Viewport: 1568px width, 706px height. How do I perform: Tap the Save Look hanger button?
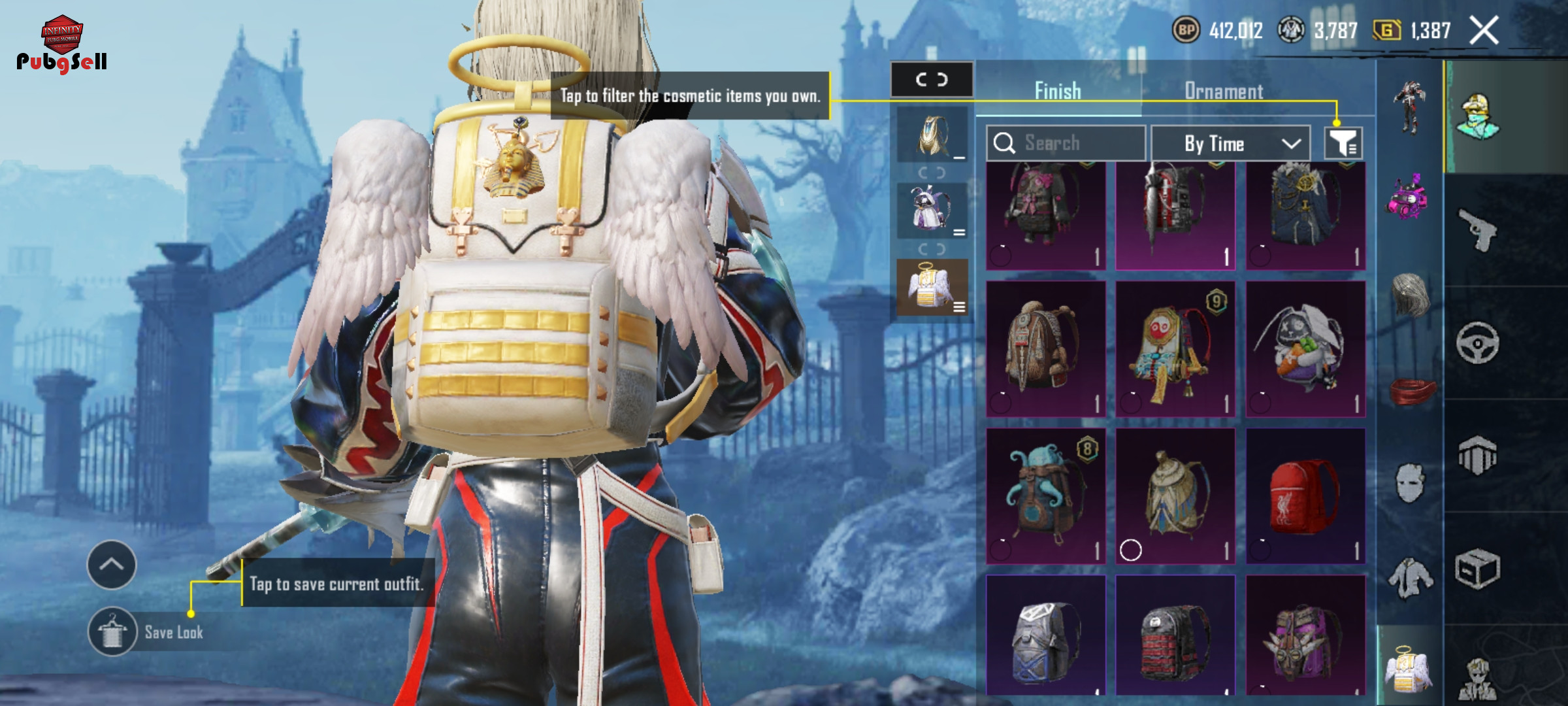click(112, 631)
